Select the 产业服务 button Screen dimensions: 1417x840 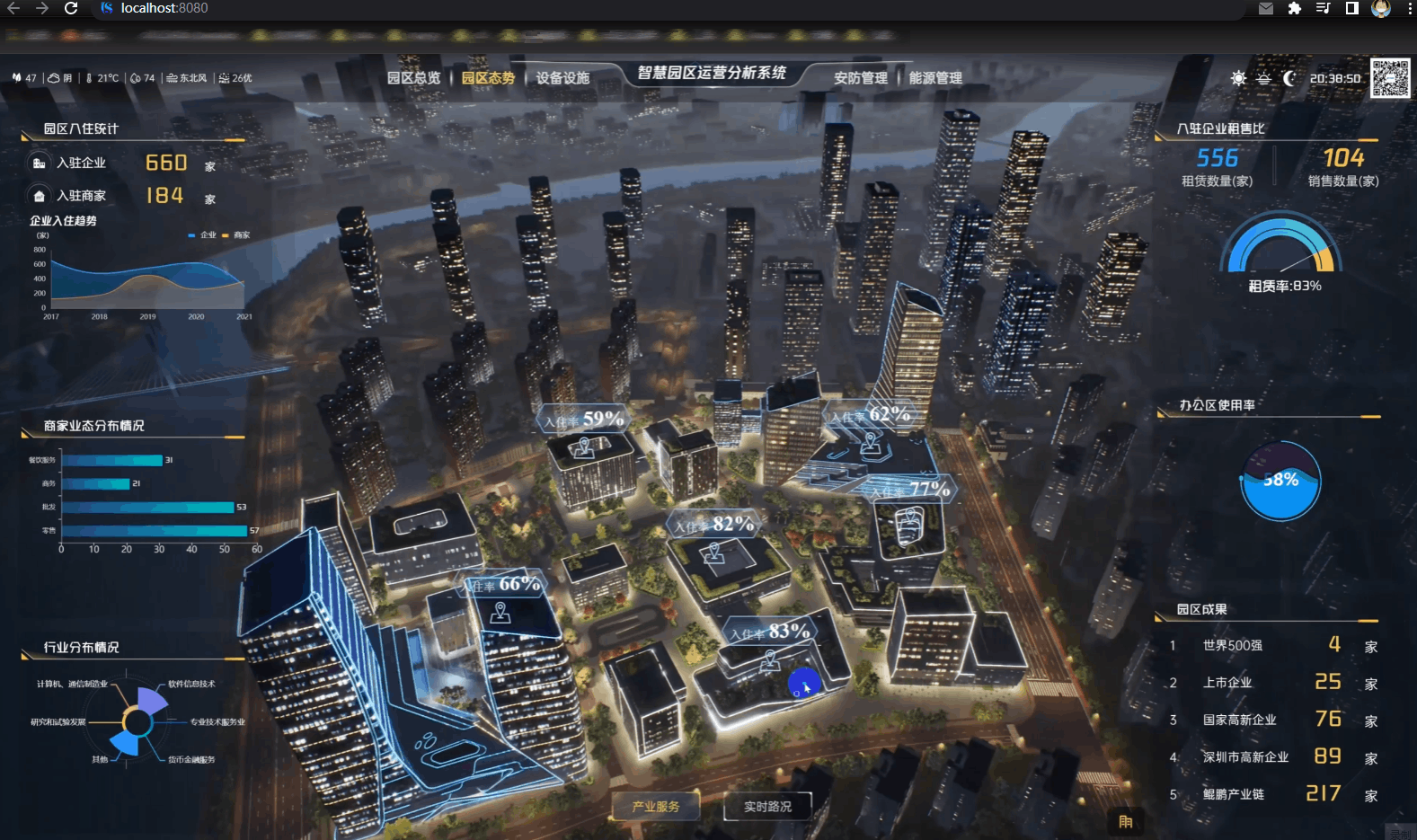click(655, 806)
